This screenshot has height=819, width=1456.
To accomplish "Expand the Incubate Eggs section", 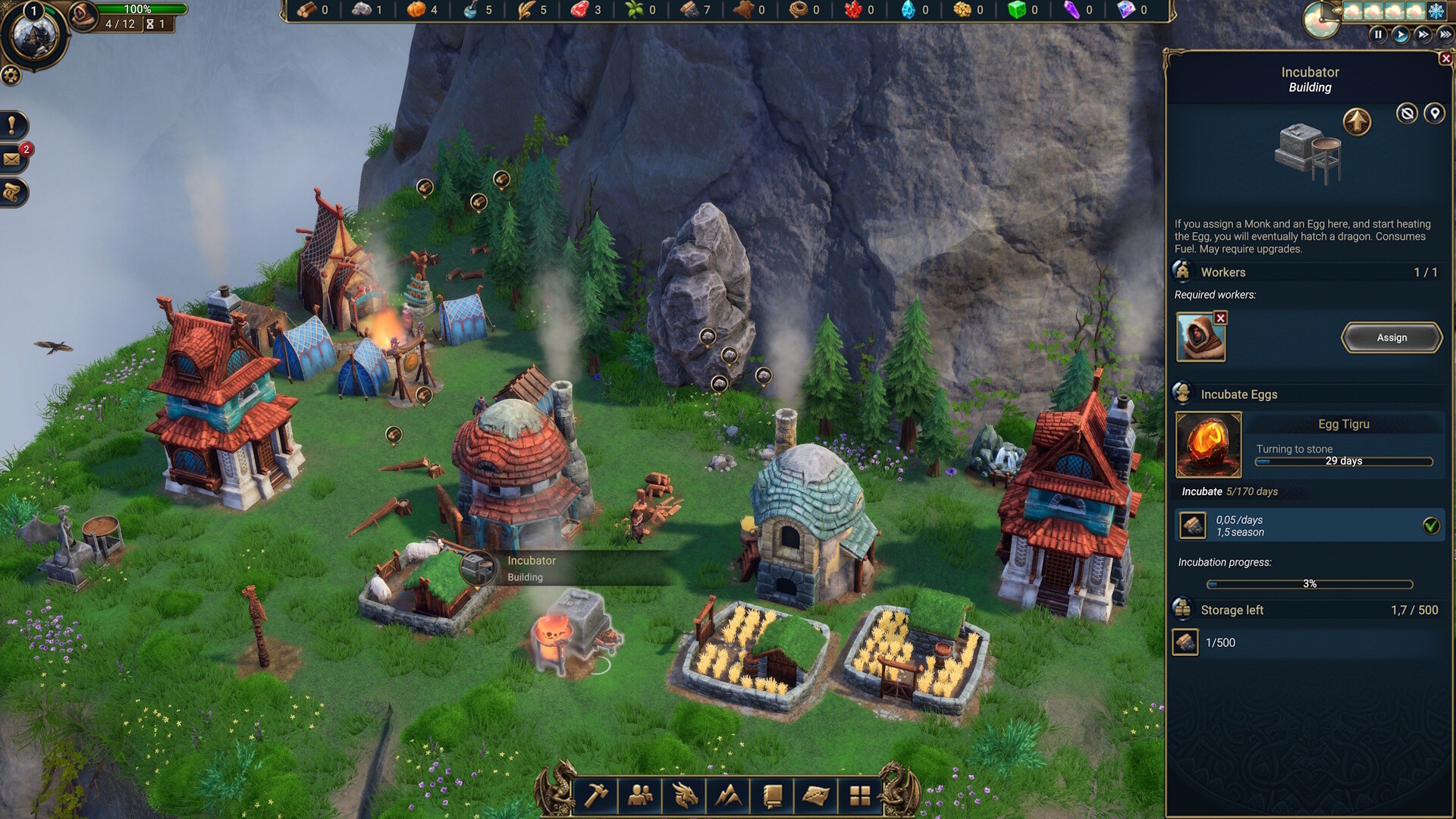I will pyautogui.click(x=1238, y=394).
